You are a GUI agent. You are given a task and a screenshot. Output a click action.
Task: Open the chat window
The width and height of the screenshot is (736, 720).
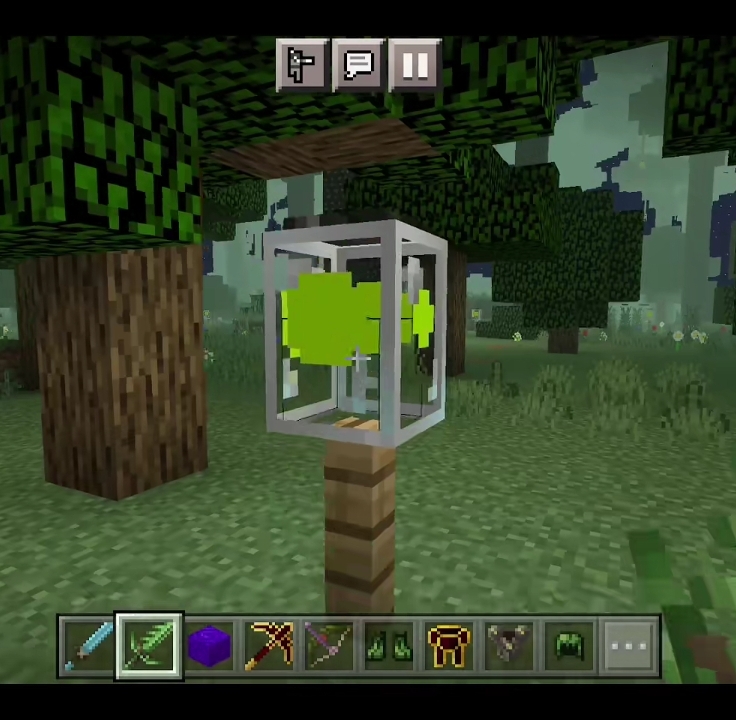tap(358, 66)
